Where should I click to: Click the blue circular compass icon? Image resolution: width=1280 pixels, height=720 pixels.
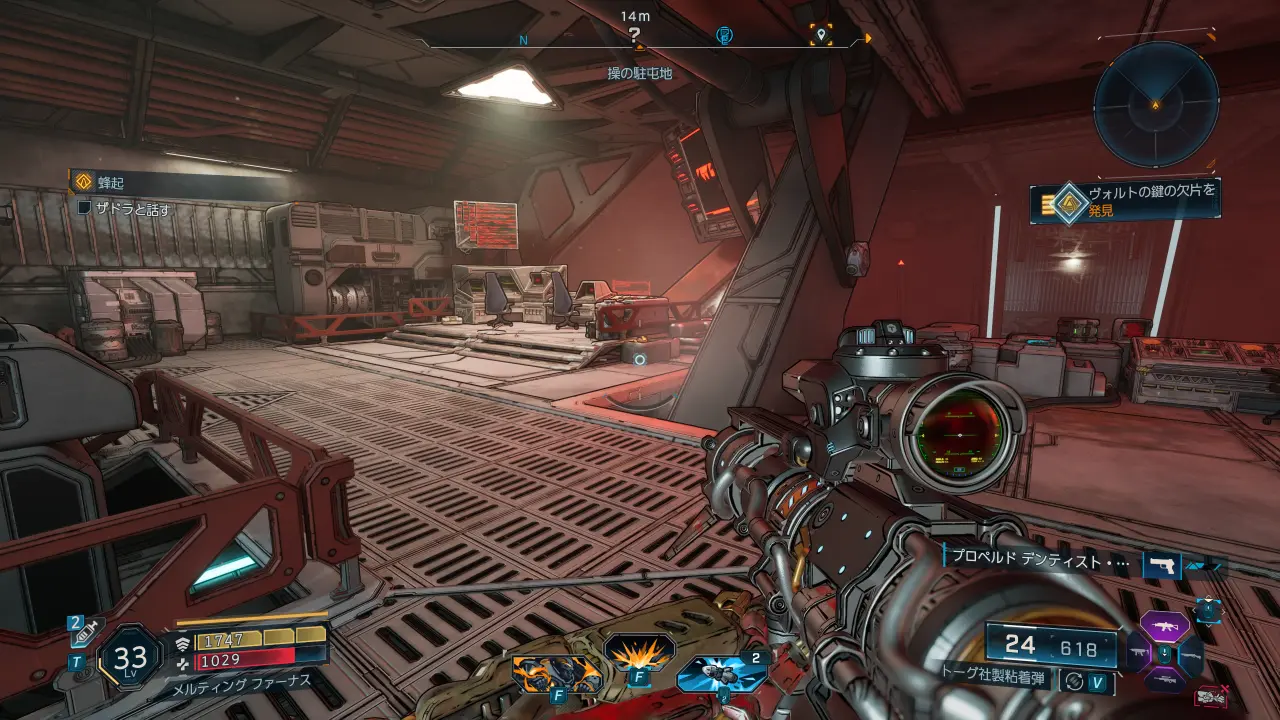coord(726,36)
